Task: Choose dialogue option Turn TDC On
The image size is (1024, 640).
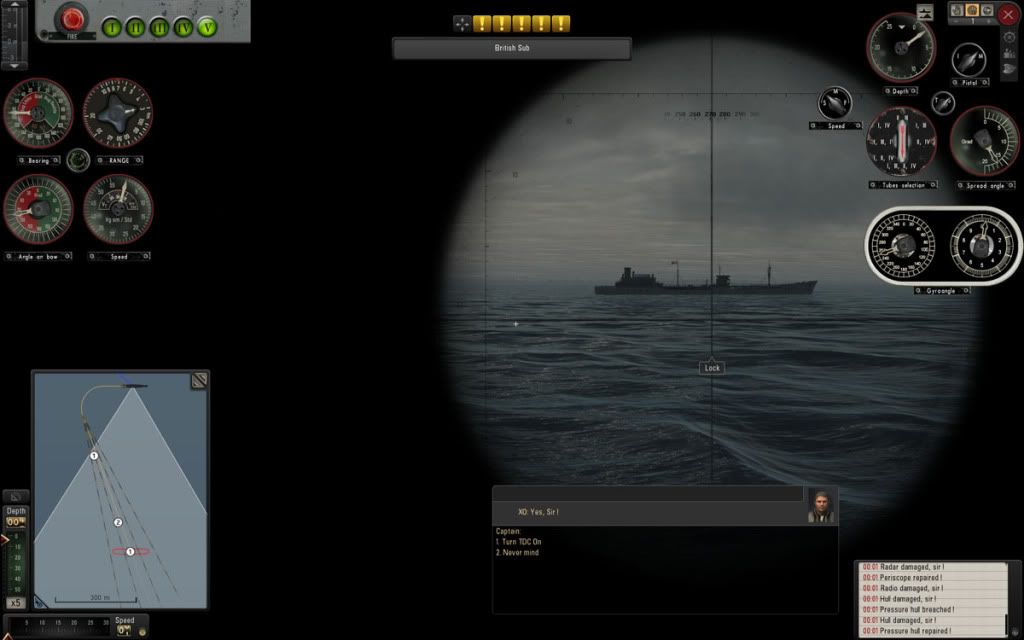Action: coord(518,542)
